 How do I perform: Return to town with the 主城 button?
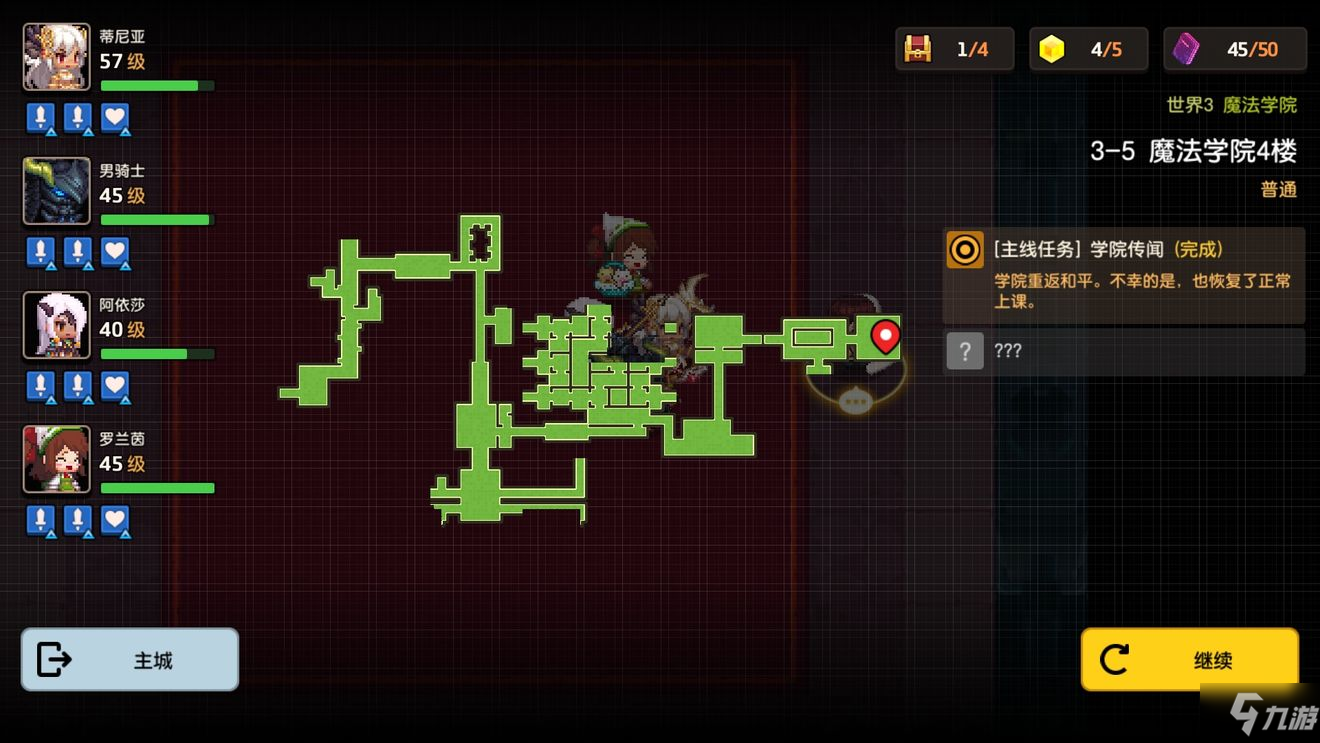130,660
